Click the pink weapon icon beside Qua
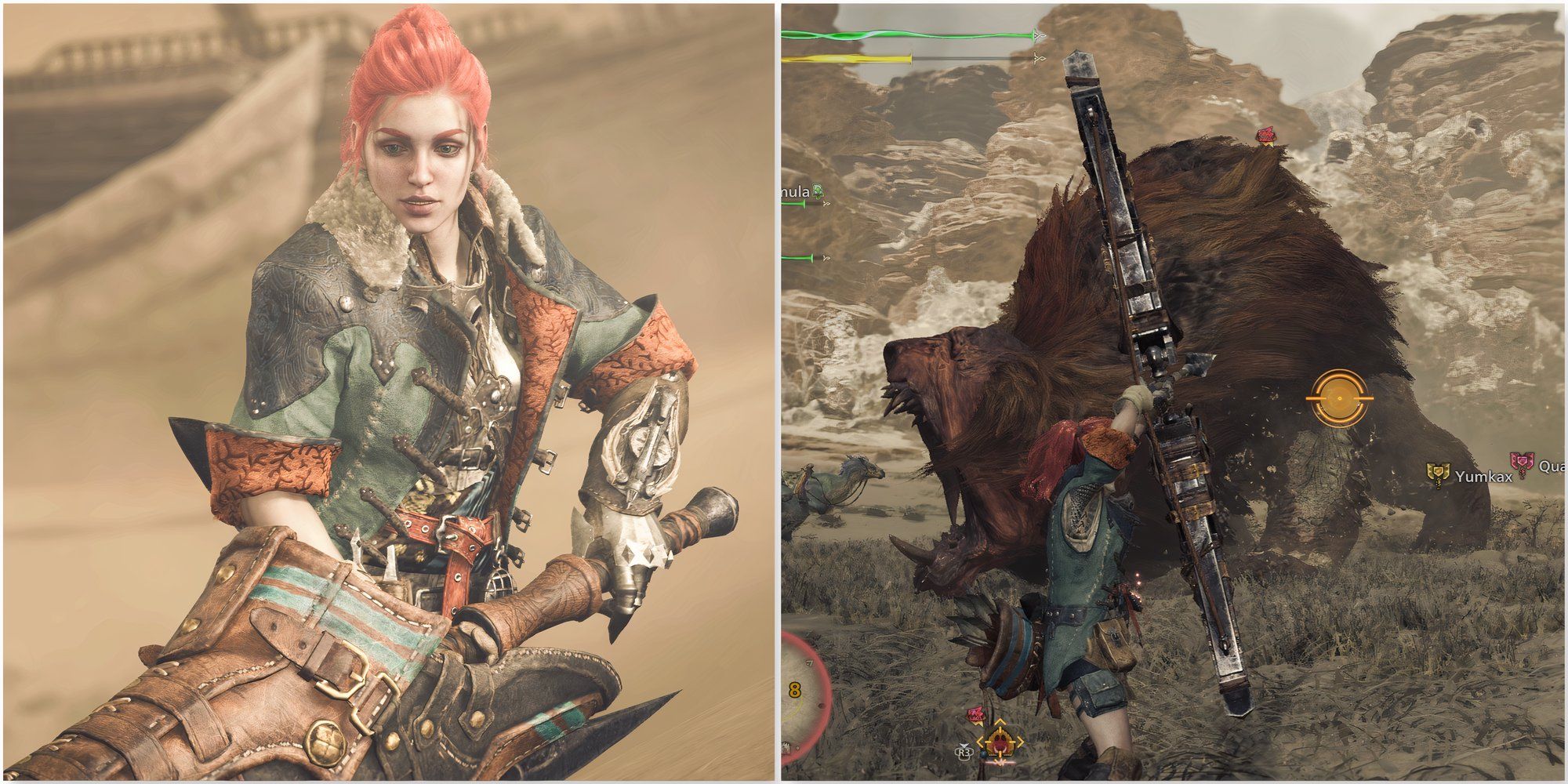The width and height of the screenshot is (1568, 784). [x=1521, y=466]
